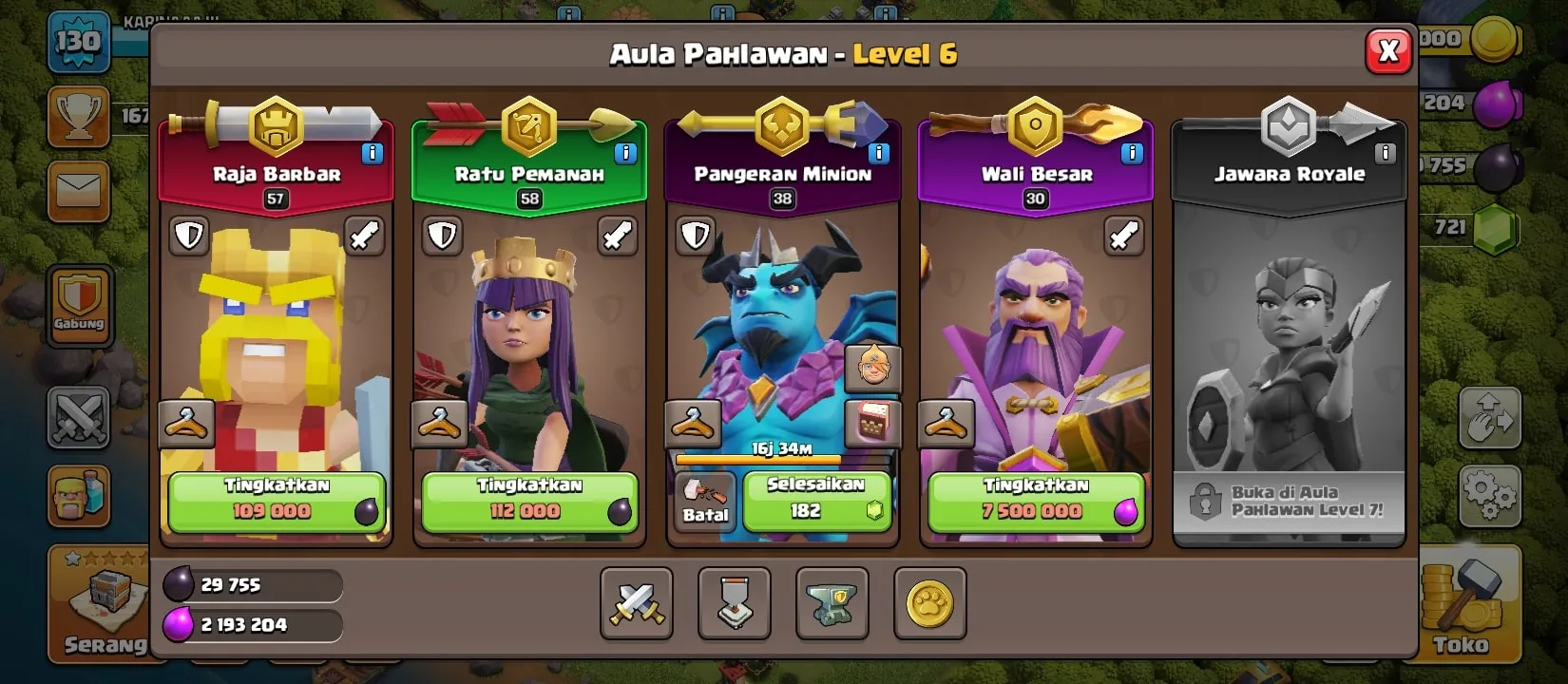Open the Gabung clan menu
The height and width of the screenshot is (684, 1568).
[x=80, y=304]
